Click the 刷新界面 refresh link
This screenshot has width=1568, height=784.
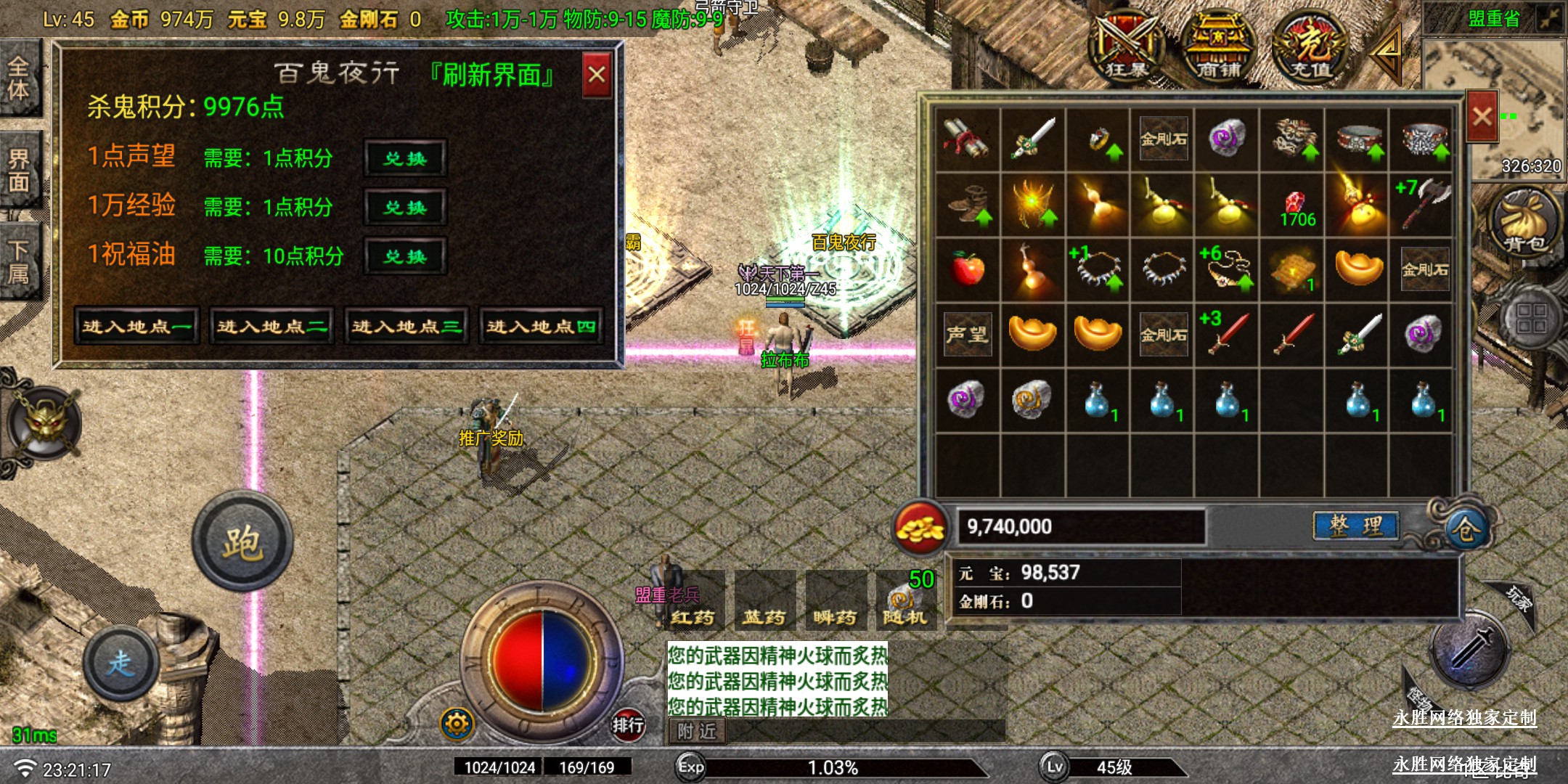tap(493, 75)
